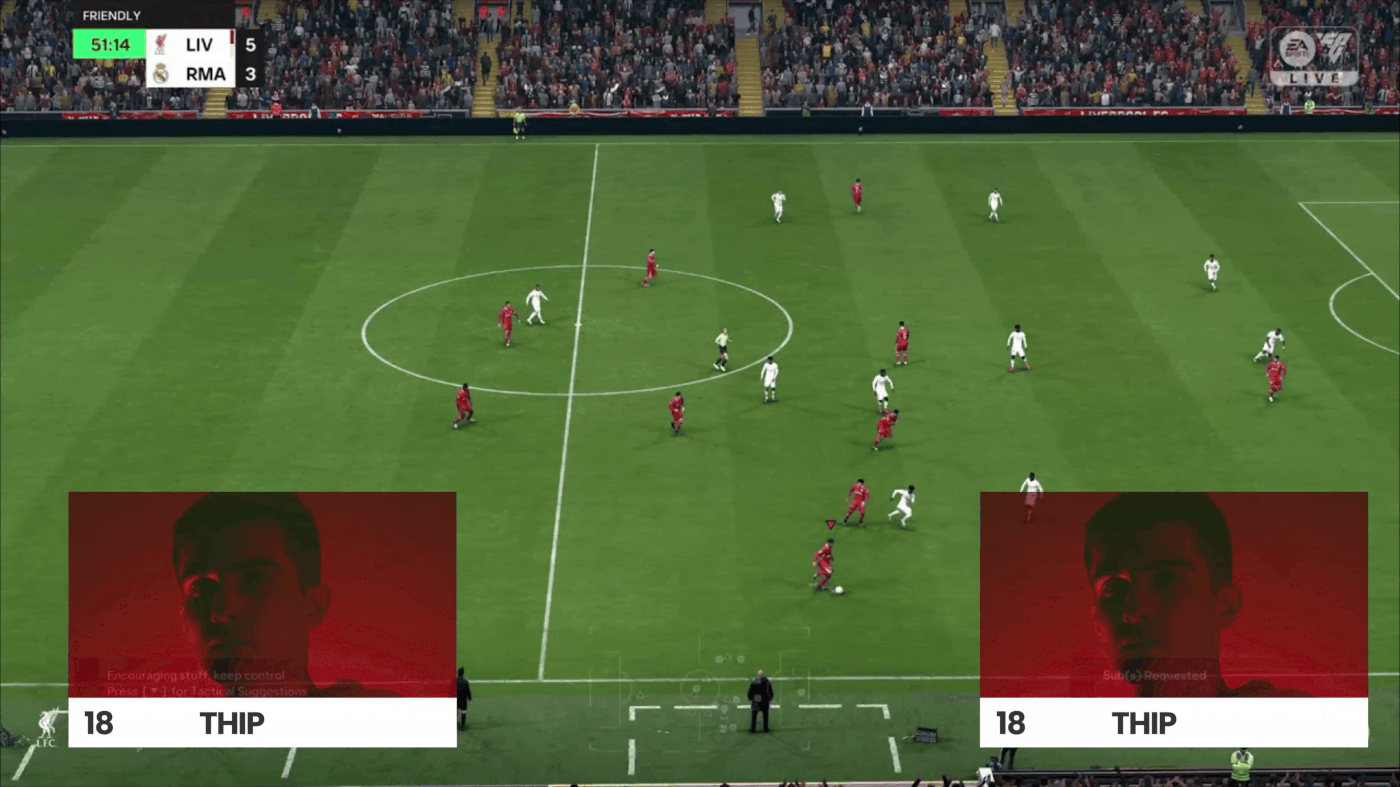This screenshot has width=1400, height=787.
Task: Click the LIV team abbreviation on scoreboard
Action: (198, 44)
